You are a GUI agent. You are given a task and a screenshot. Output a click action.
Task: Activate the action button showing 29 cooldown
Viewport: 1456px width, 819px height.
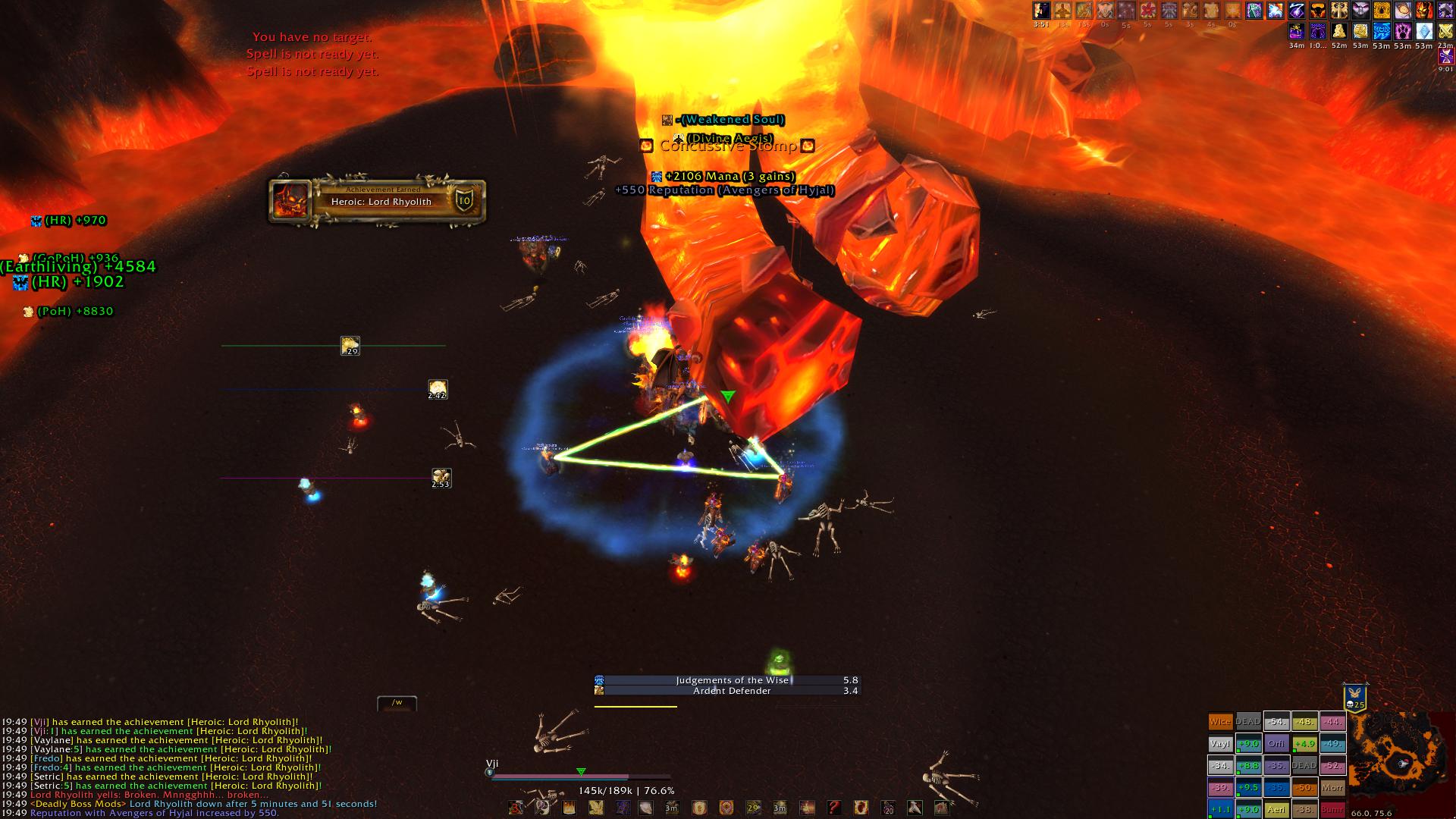pos(753,808)
